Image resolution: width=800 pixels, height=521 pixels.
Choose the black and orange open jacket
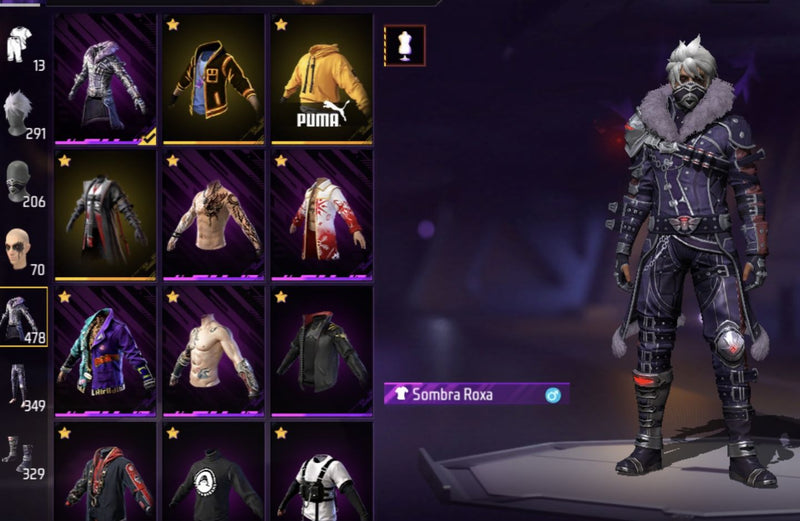click(x=213, y=80)
